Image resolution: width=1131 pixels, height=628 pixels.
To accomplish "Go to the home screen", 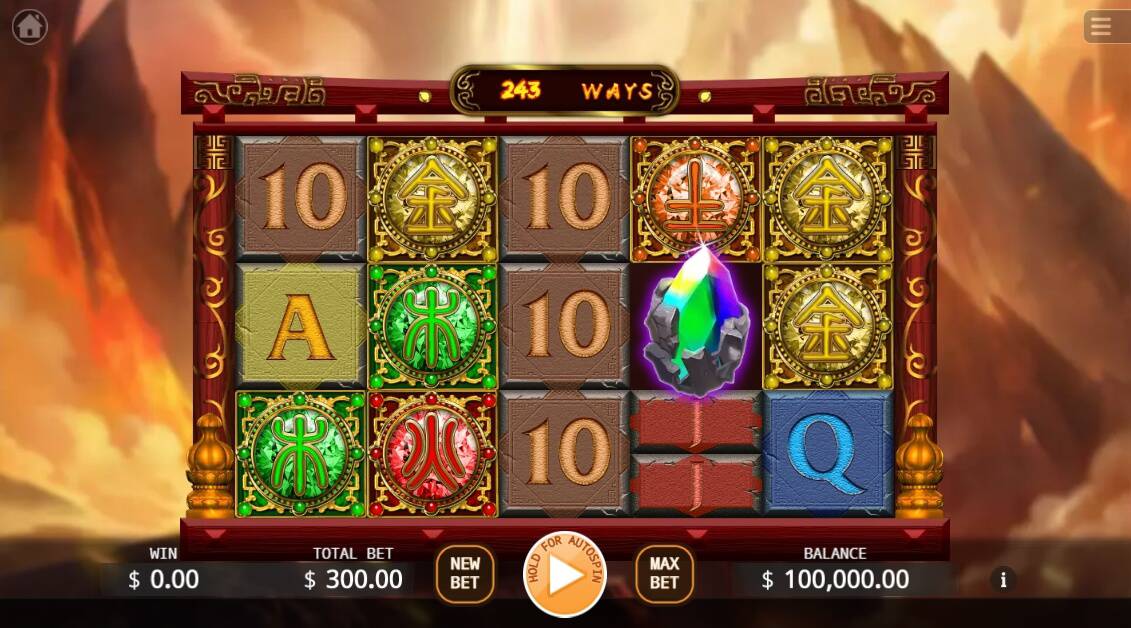I will point(30,26).
